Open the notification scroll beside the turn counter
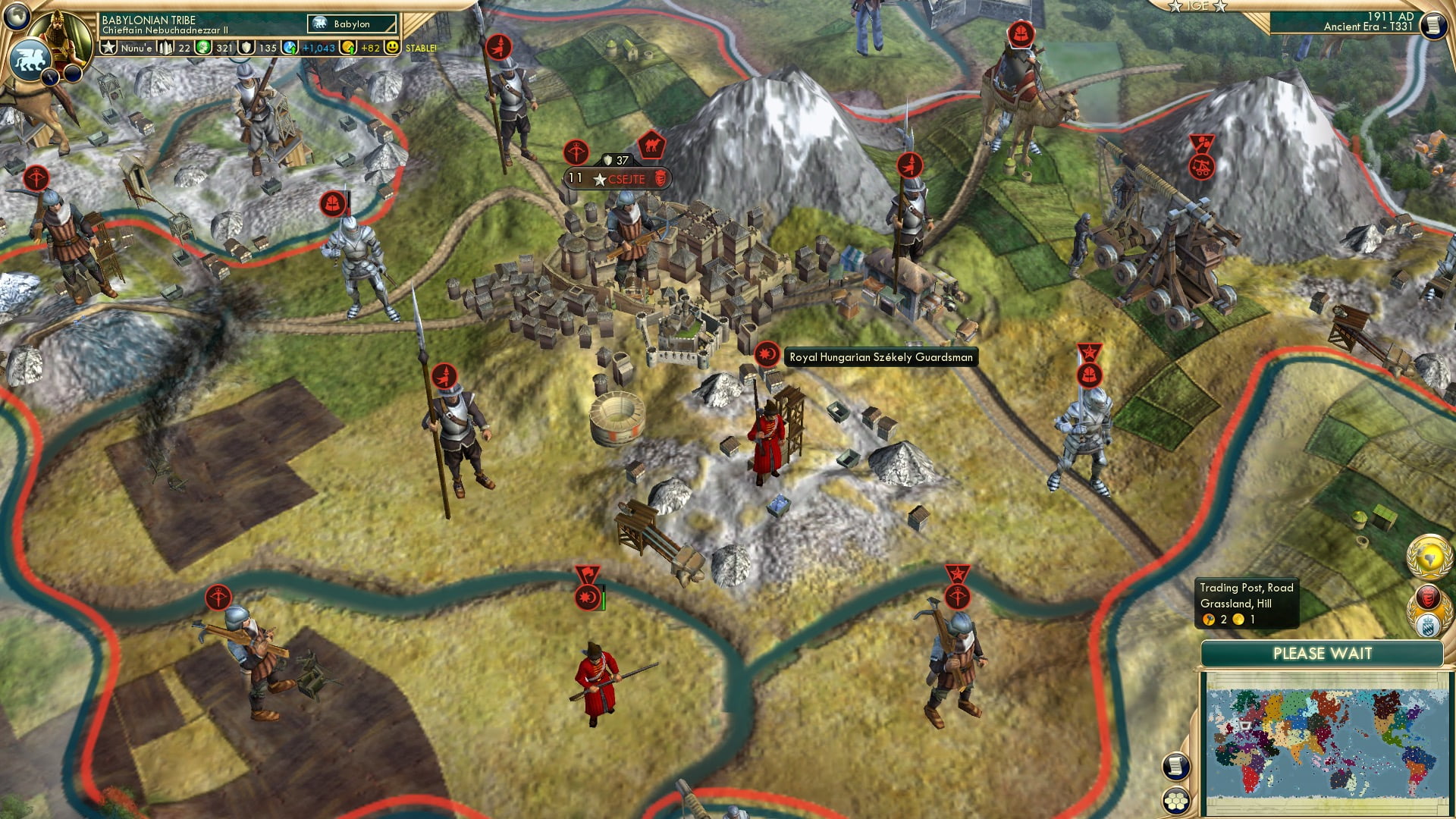Screen dimensions: 1456x819 point(1432,27)
